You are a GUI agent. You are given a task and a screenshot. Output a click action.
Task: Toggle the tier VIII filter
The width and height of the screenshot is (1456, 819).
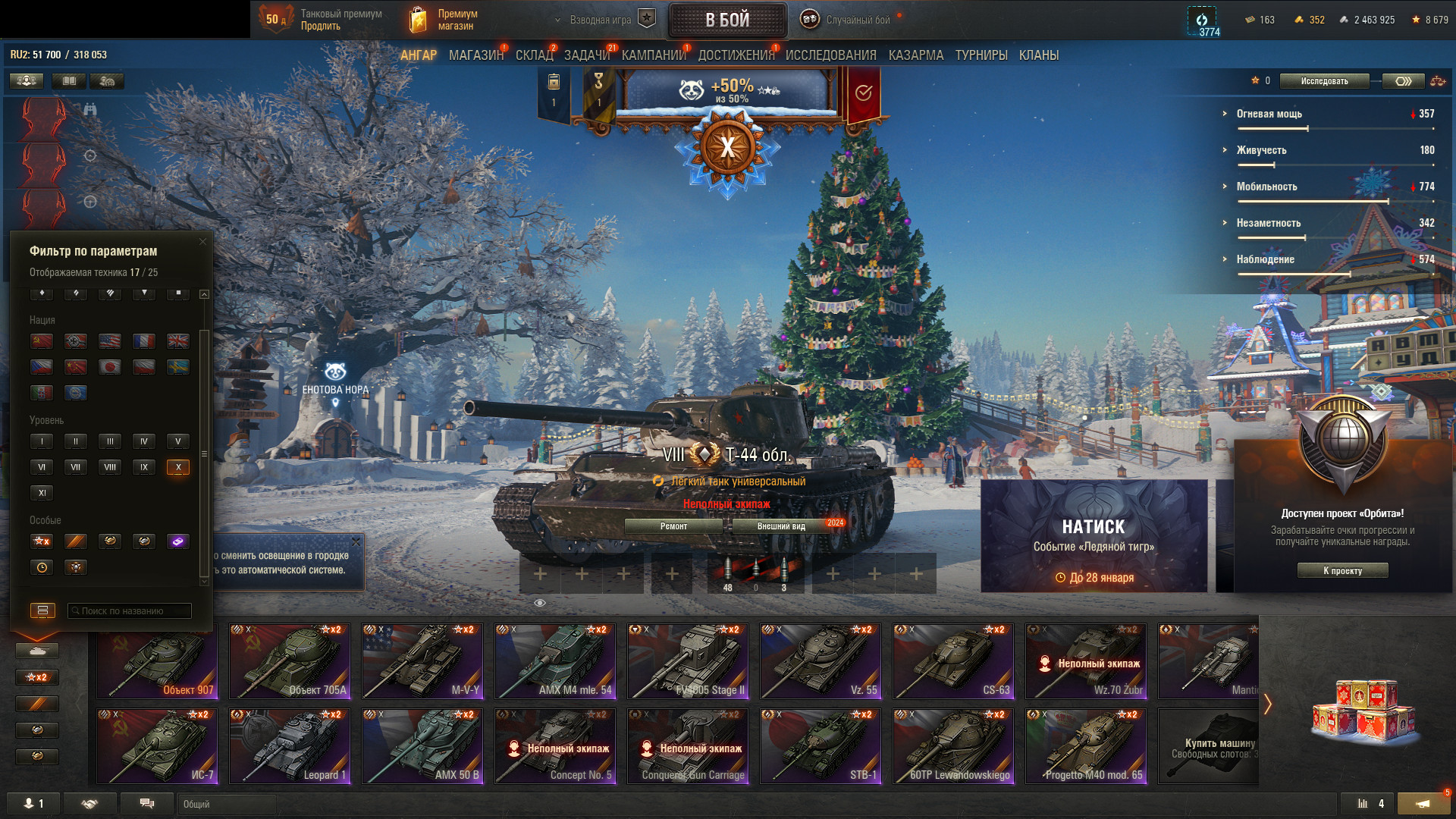pyautogui.click(x=110, y=467)
